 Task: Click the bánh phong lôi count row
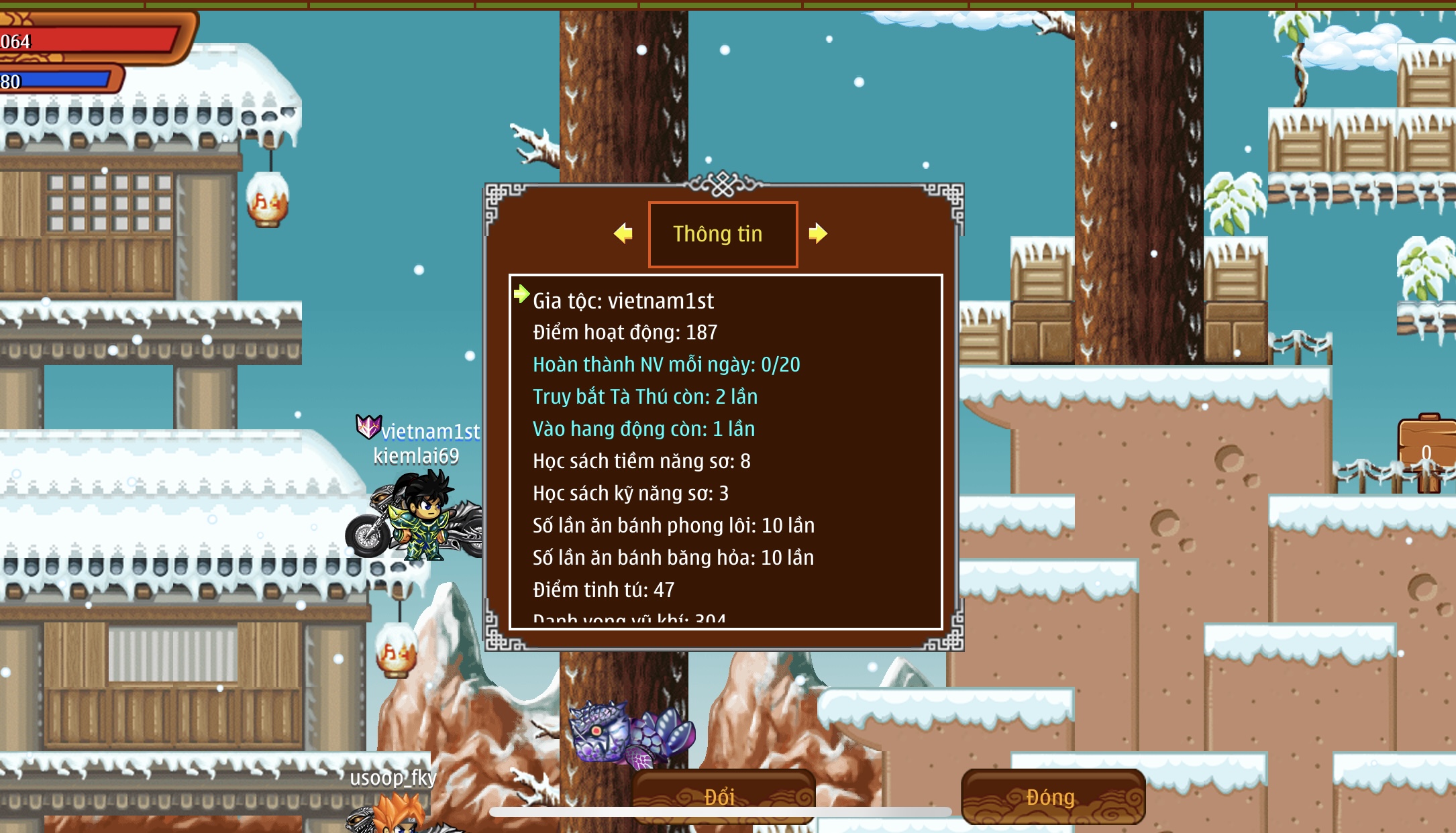pyautogui.click(x=673, y=526)
